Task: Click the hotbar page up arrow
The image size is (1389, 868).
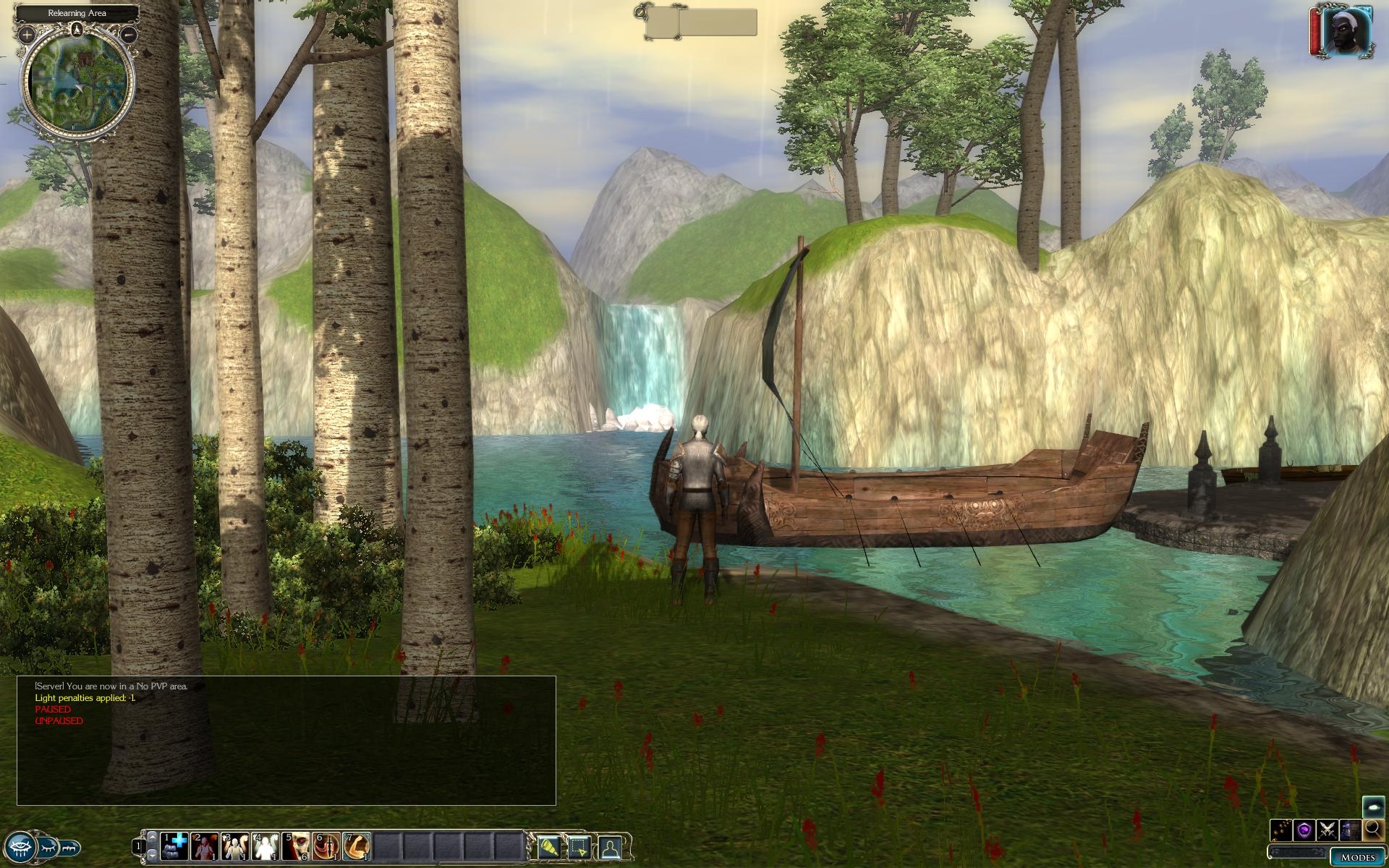Action: pos(152,837)
